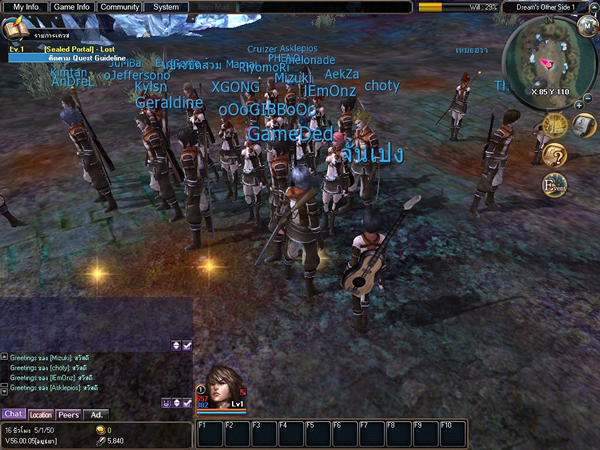Open the Community menu
This screenshot has height=450, width=600.
(120, 6)
